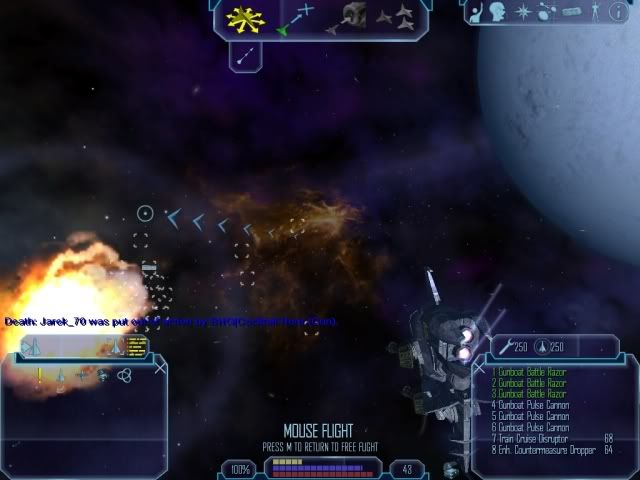Show the information 'i' panel
This screenshot has height=480, width=640.
620,12
